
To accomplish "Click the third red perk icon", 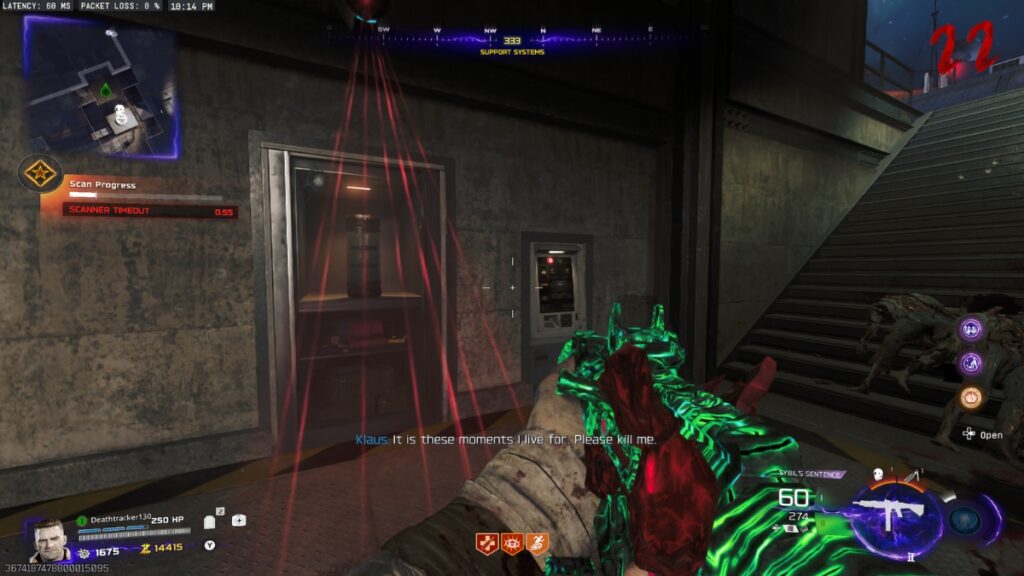I will (537, 544).
